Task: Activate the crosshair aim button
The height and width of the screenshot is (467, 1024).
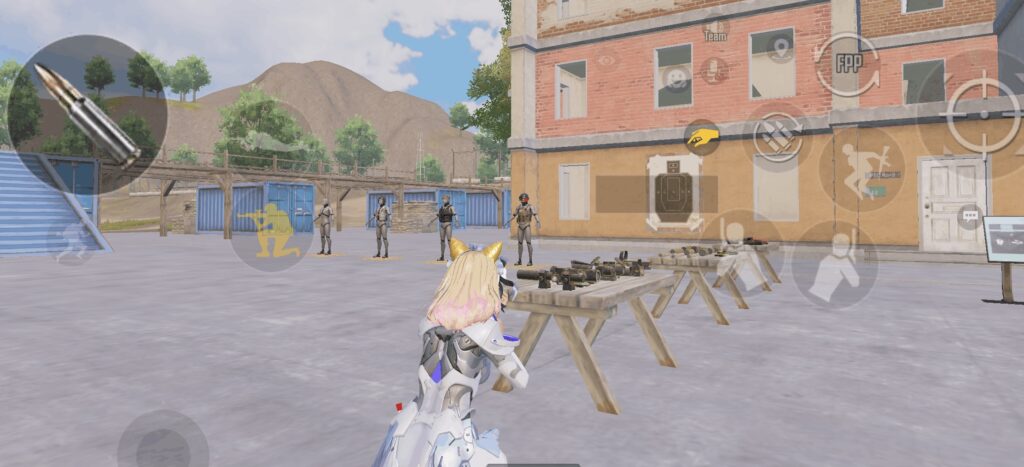Action: [983, 113]
